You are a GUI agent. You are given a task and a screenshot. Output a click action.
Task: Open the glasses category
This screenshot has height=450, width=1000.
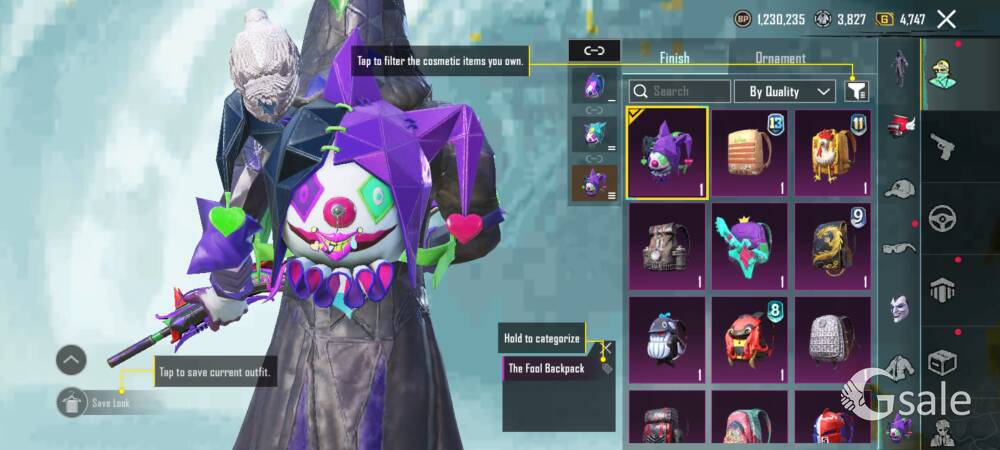pyautogui.click(x=901, y=248)
